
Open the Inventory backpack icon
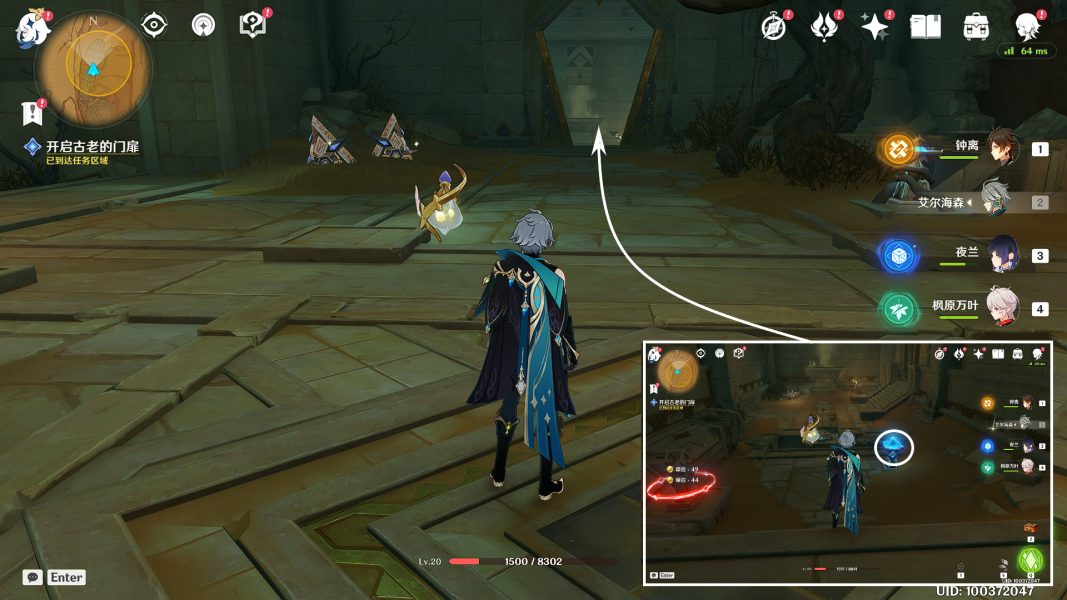point(976,27)
